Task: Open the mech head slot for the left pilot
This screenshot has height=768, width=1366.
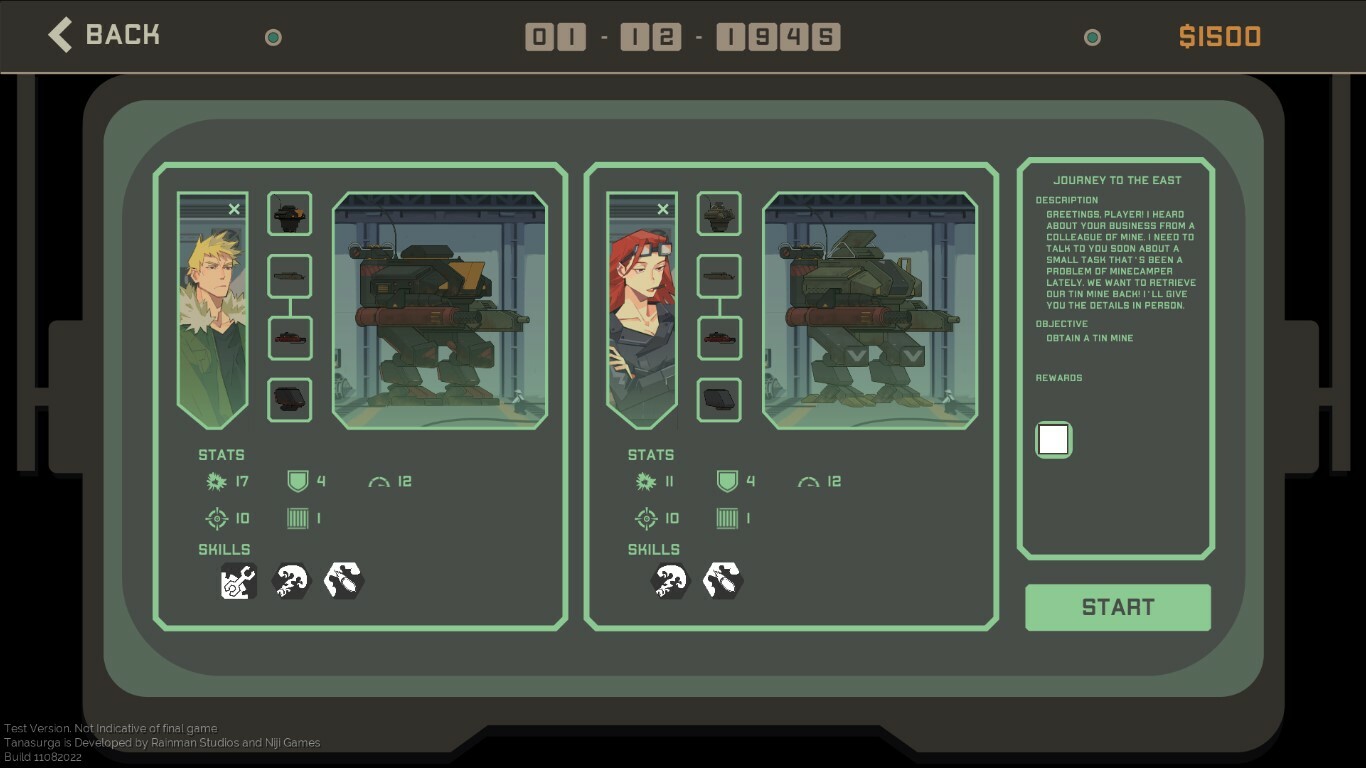Action: coord(289,212)
